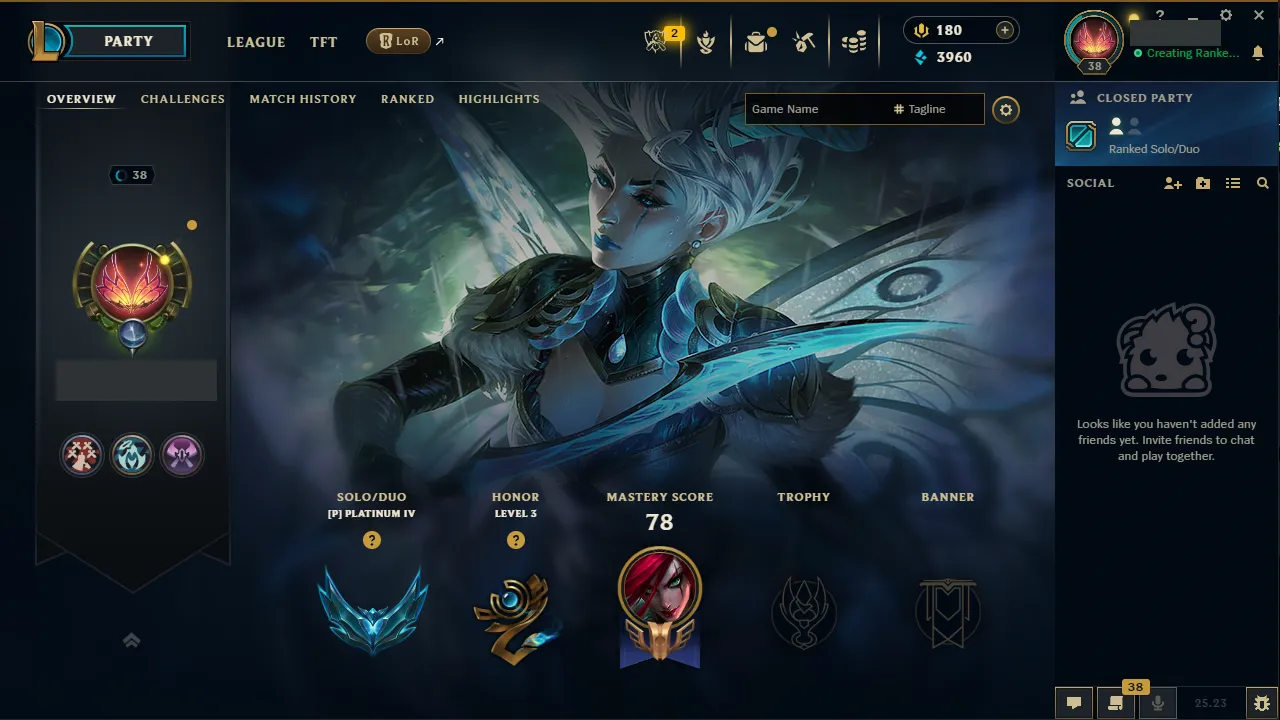Screen dimensions: 1280x720
Task: Open the LoR link
Action: [400, 41]
